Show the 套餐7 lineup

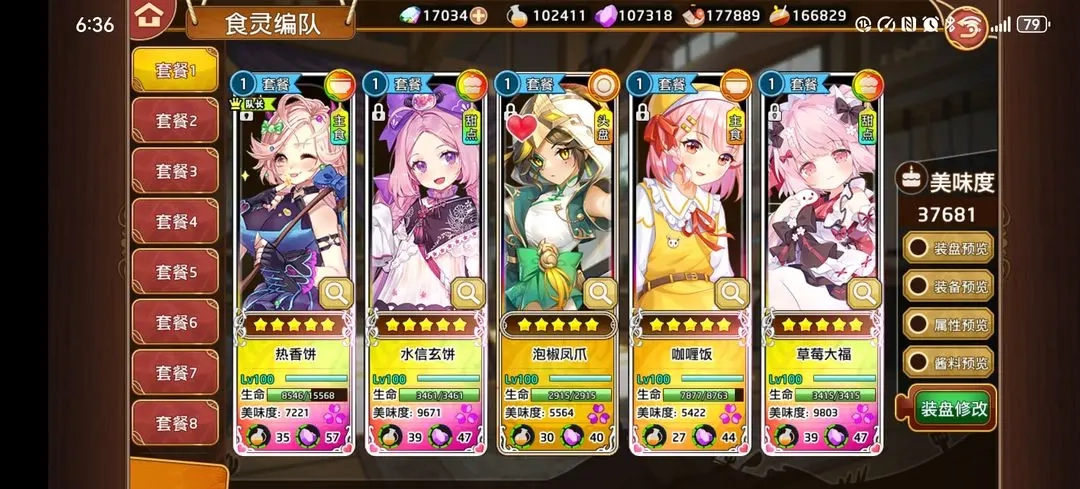[x=175, y=373]
